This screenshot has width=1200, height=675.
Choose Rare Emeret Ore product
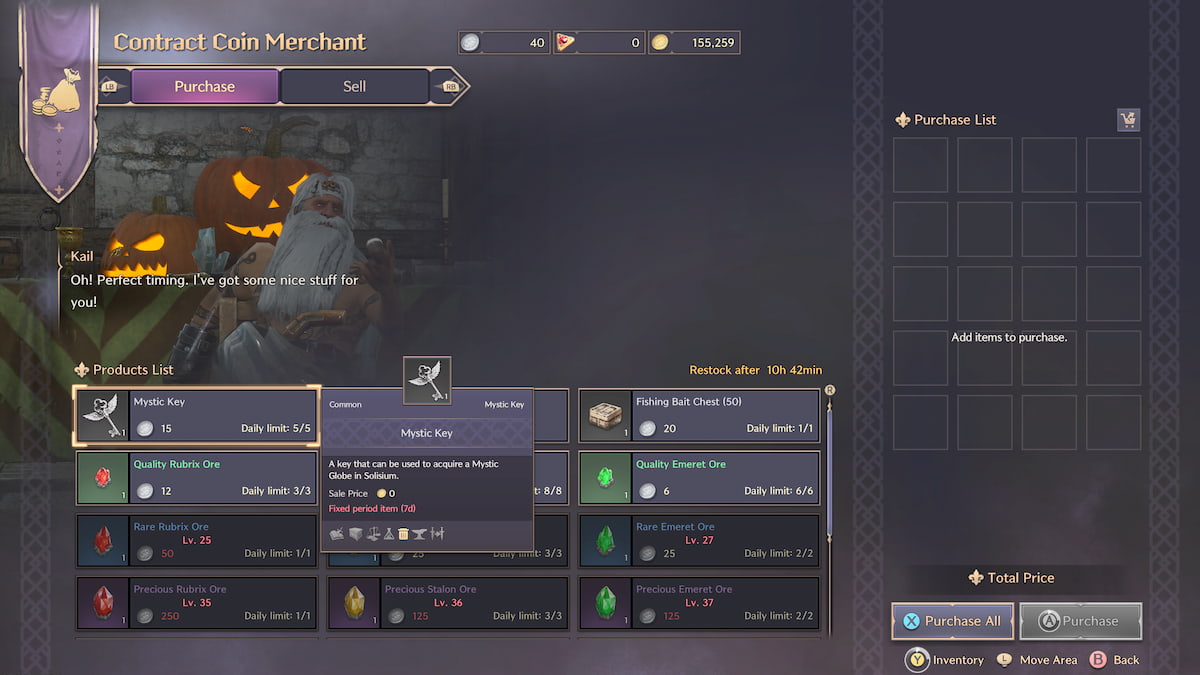click(x=699, y=540)
